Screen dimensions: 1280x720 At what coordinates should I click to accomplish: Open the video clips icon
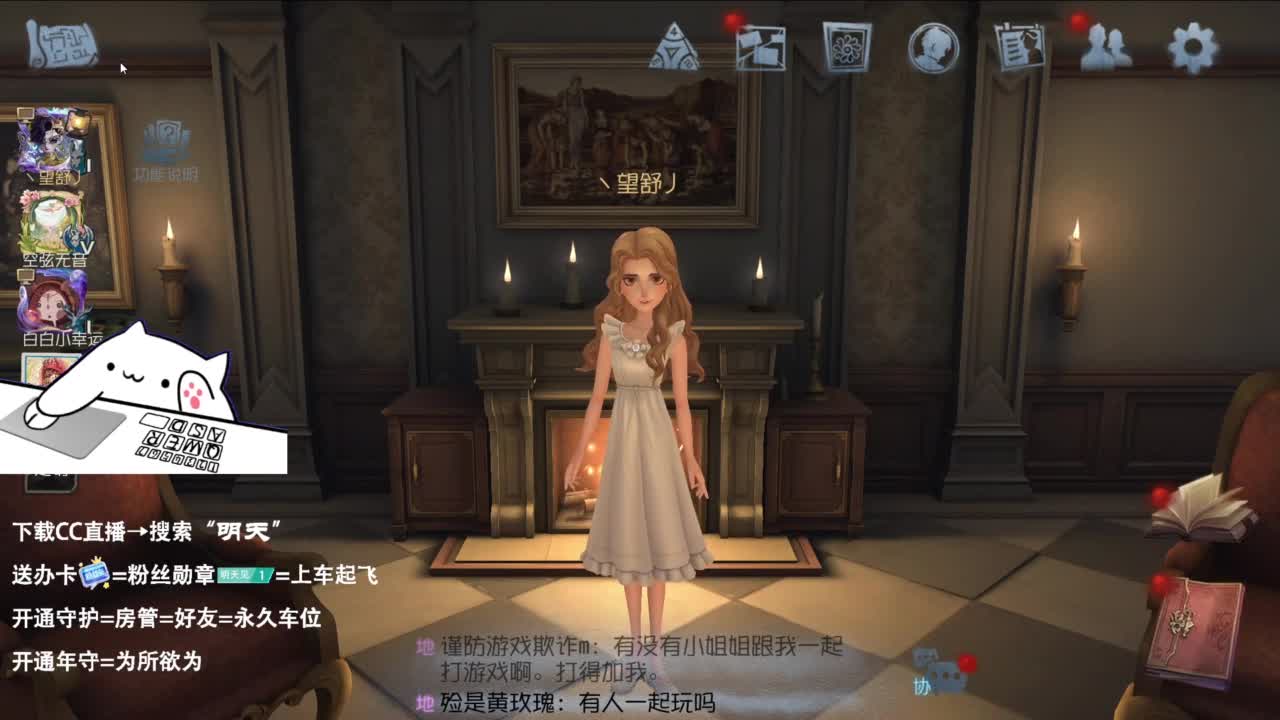[x=760, y=45]
